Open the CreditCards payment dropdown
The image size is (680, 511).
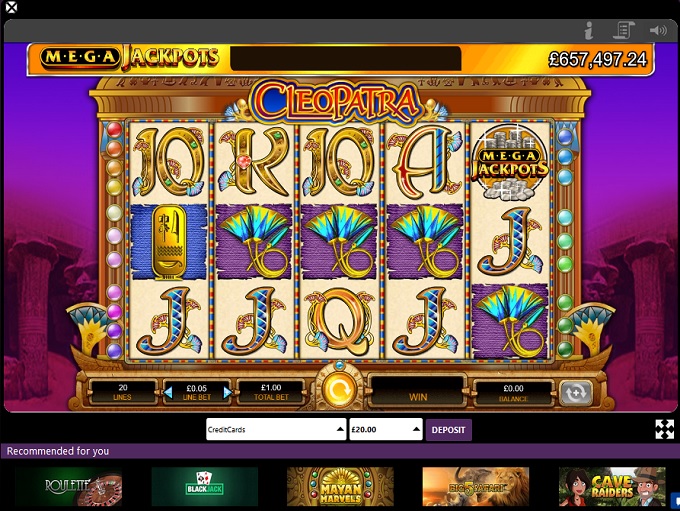click(275, 430)
